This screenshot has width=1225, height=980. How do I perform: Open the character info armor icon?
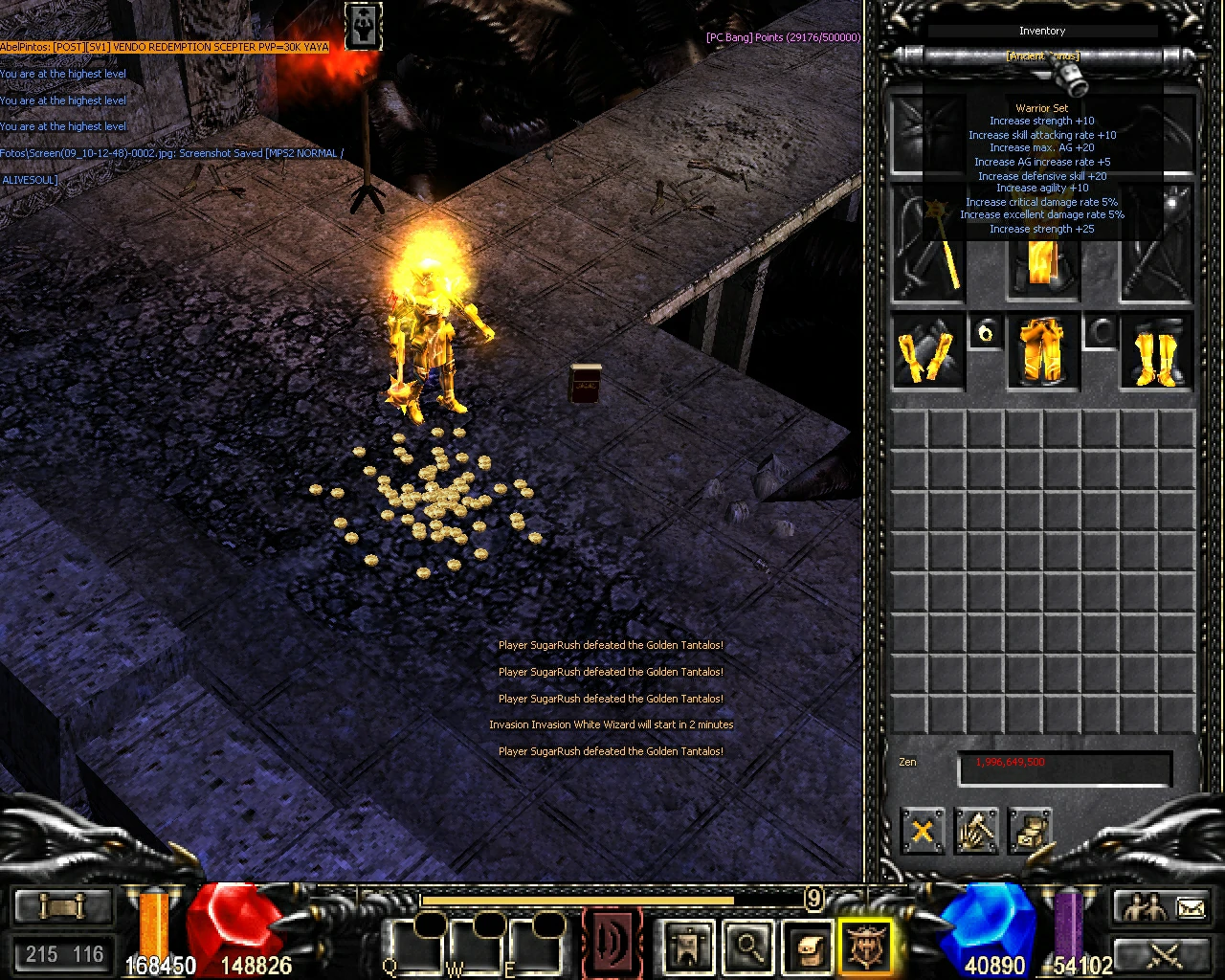687,946
